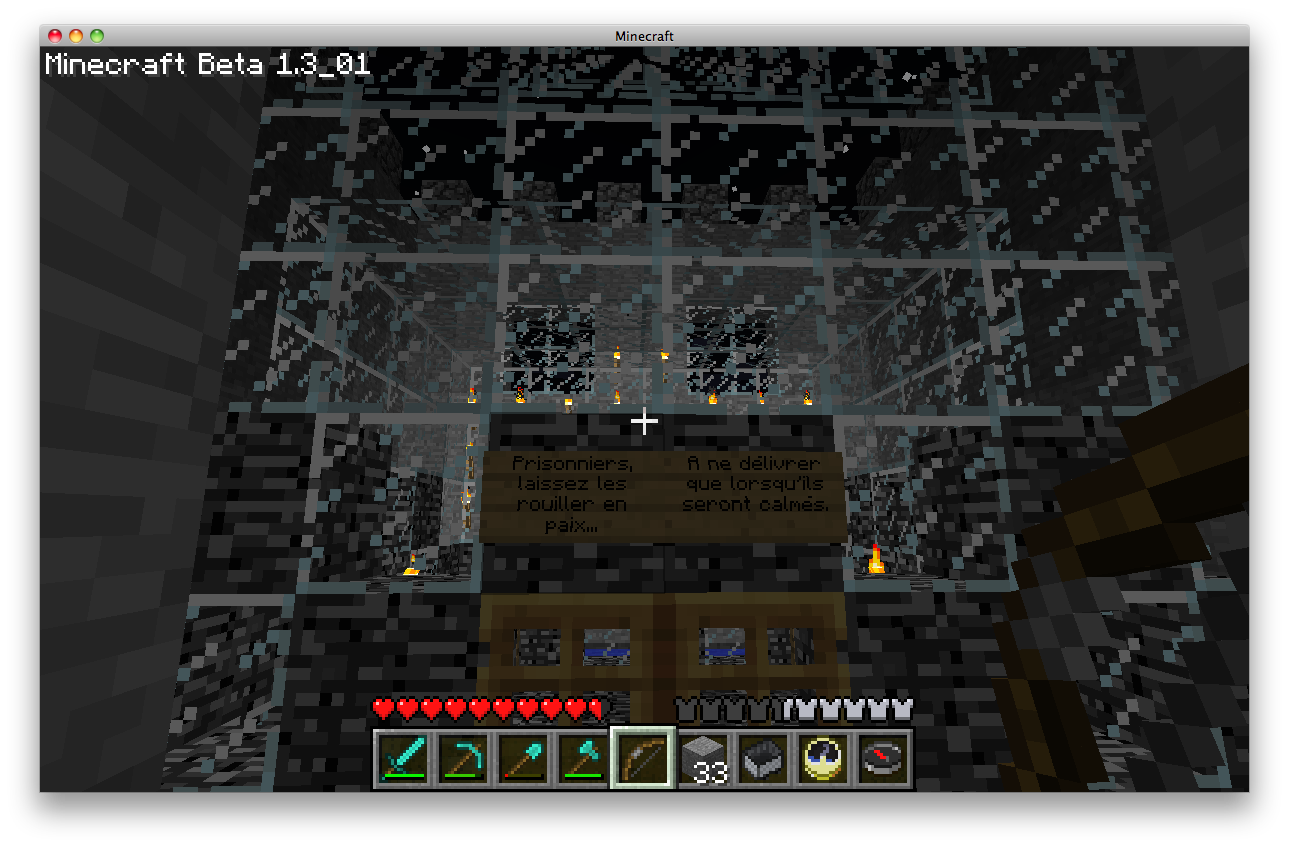Select the diamond sword hotbar slot
Image resolution: width=1289 pixels, height=847 pixels.
tap(402, 759)
